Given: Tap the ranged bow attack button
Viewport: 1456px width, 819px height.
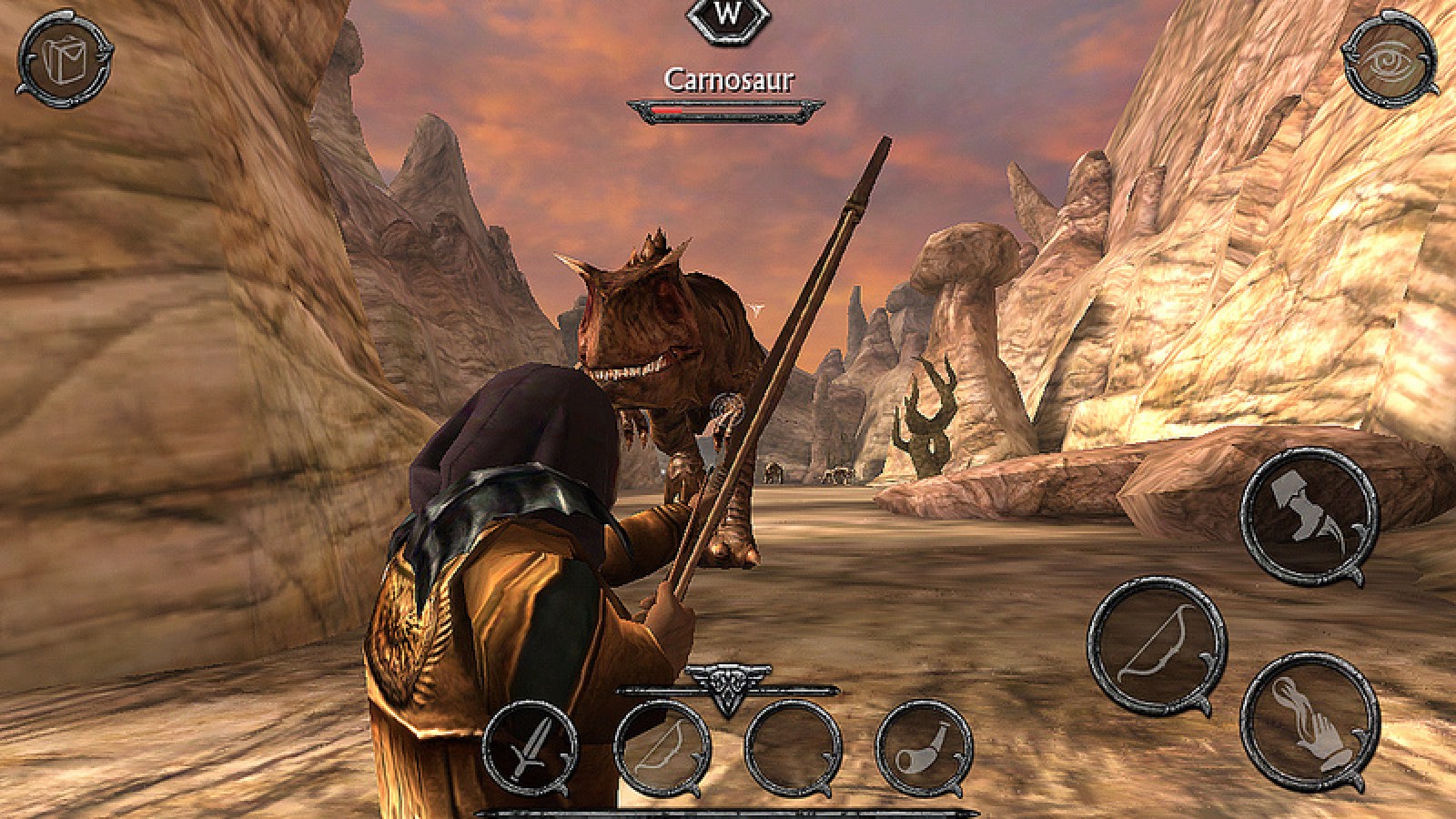Looking at the screenshot, I should pos(1153,646).
